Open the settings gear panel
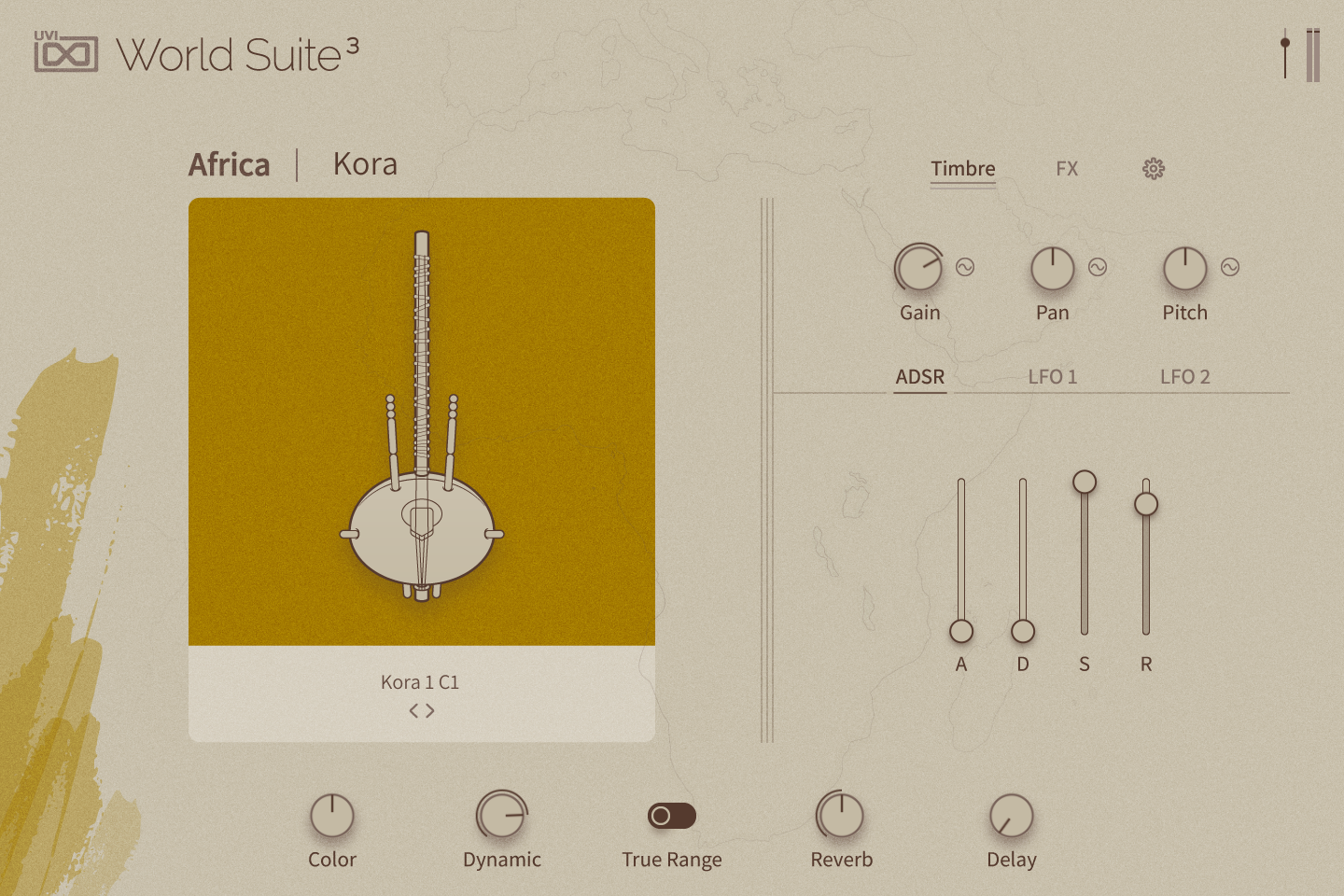Image resolution: width=1344 pixels, height=896 pixels. (x=1152, y=169)
